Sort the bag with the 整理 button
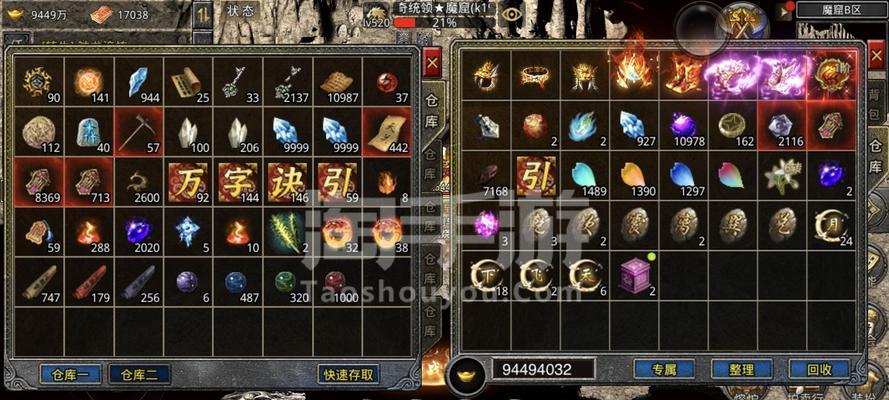 (741, 369)
